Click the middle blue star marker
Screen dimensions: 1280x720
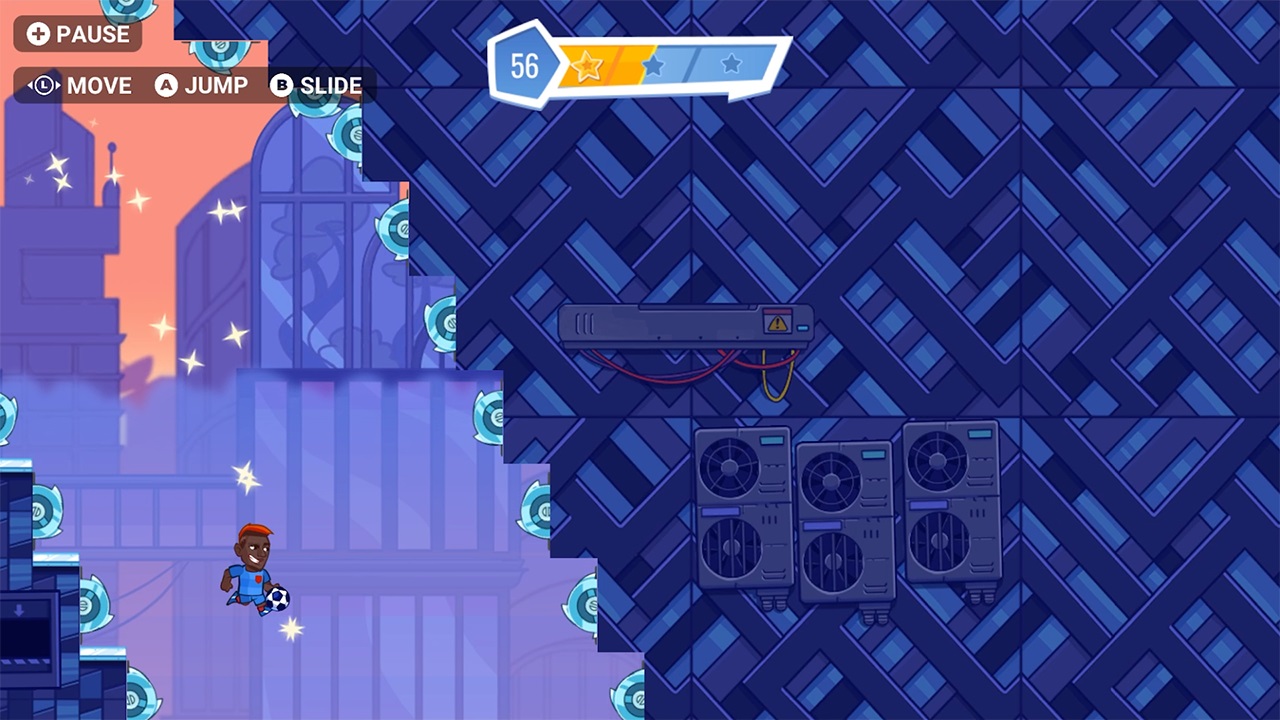655,64
